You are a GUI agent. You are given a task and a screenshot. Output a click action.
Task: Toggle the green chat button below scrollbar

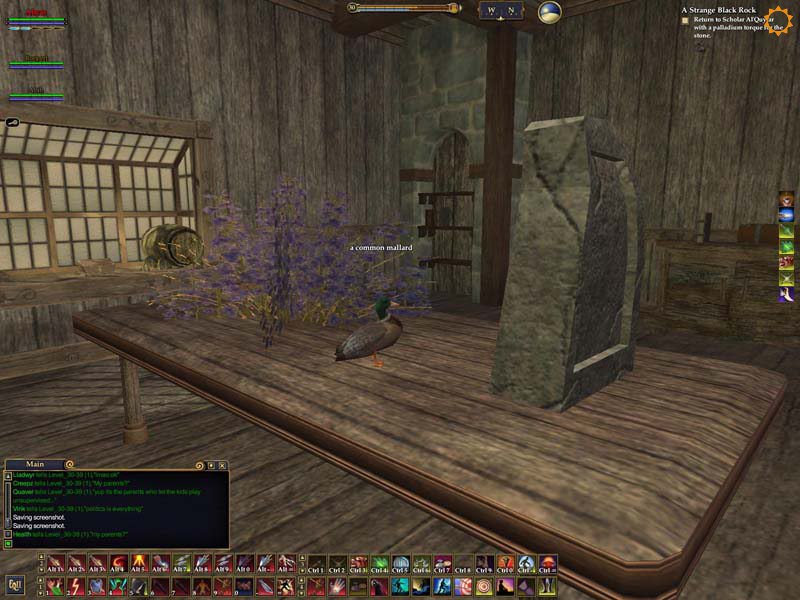[8, 543]
